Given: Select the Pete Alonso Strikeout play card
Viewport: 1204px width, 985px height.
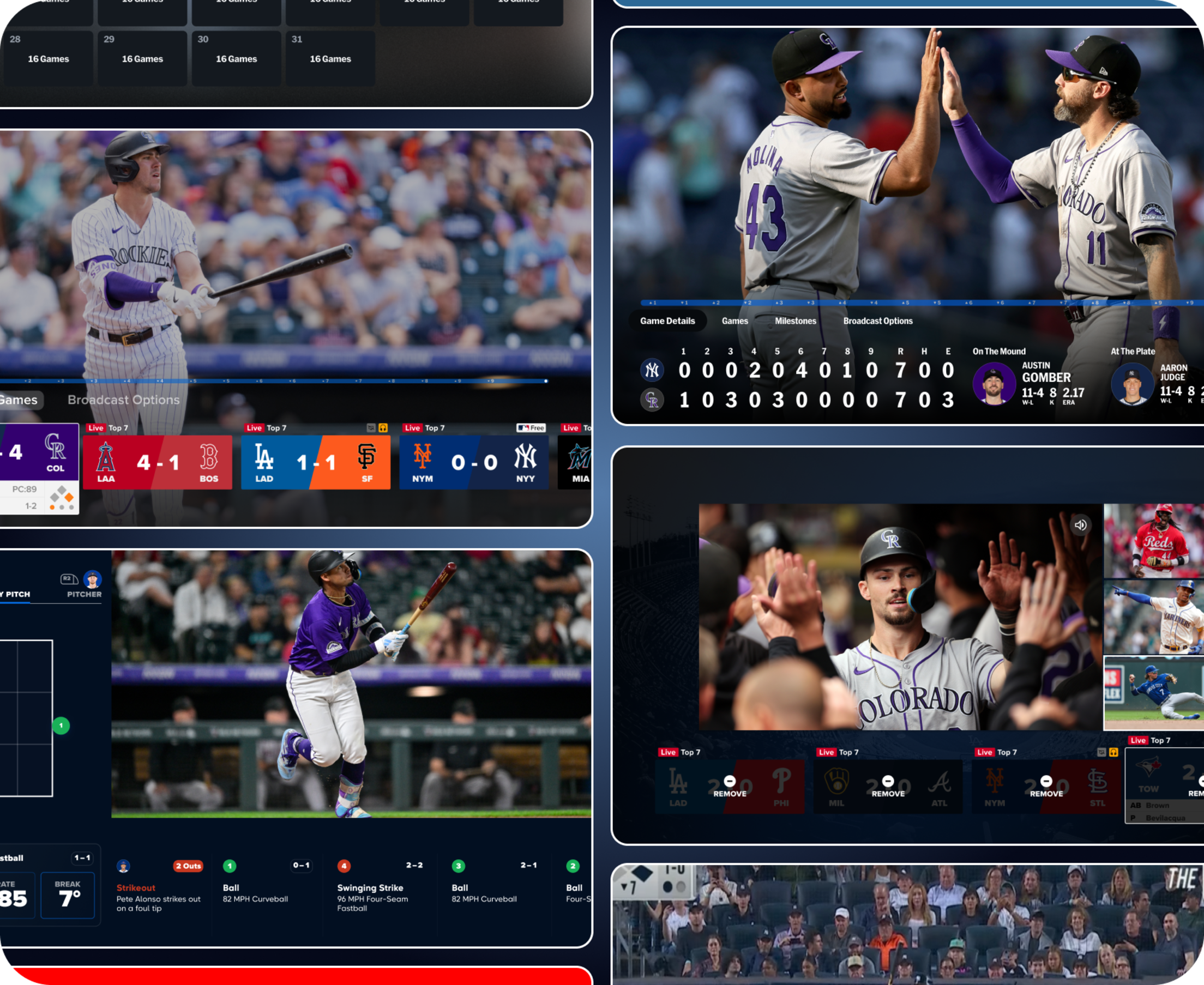Looking at the screenshot, I should [x=159, y=889].
